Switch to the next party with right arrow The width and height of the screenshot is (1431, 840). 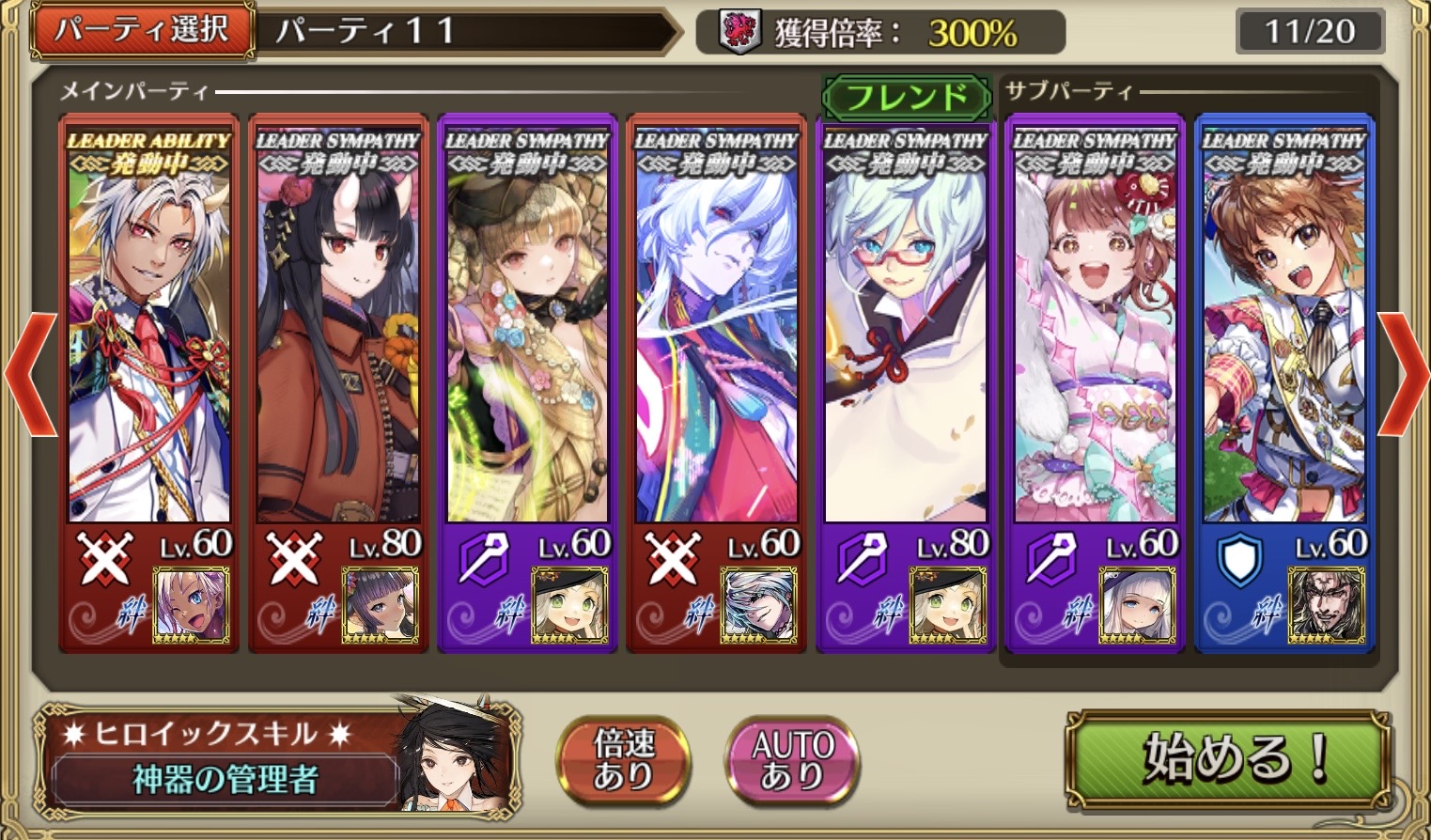1403,373
